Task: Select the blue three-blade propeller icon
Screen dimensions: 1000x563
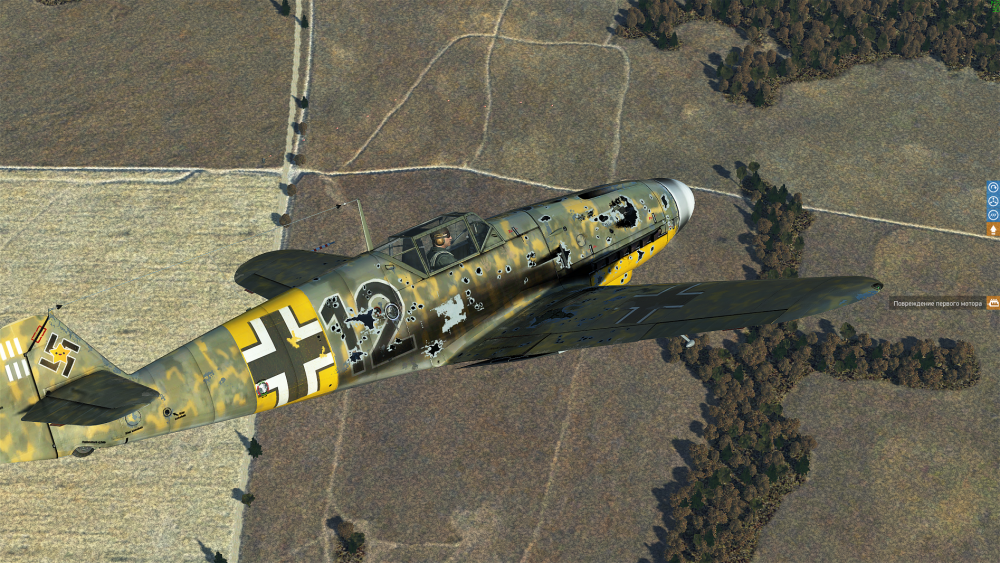Action: click(x=993, y=201)
